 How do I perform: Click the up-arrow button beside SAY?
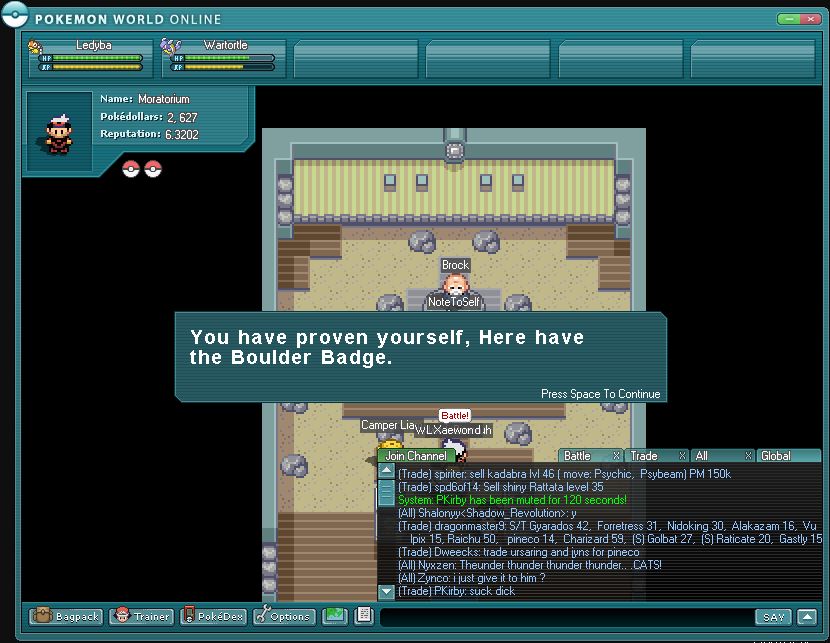tap(806, 617)
